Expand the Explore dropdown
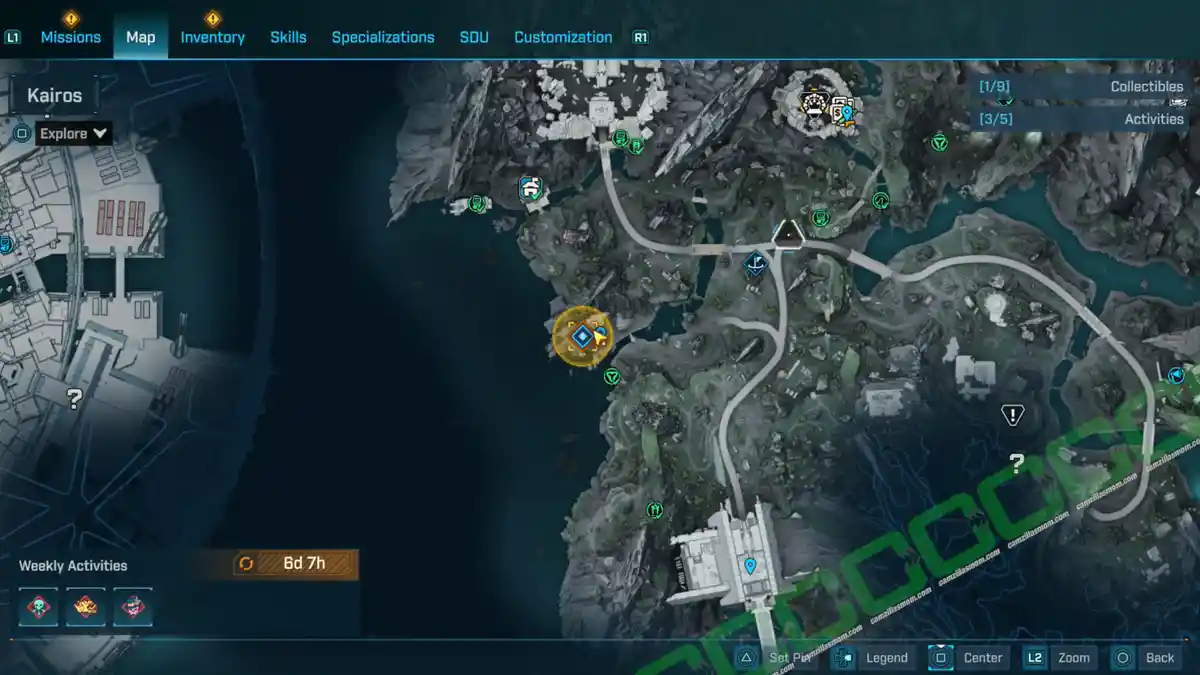The image size is (1200, 675). point(74,133)
